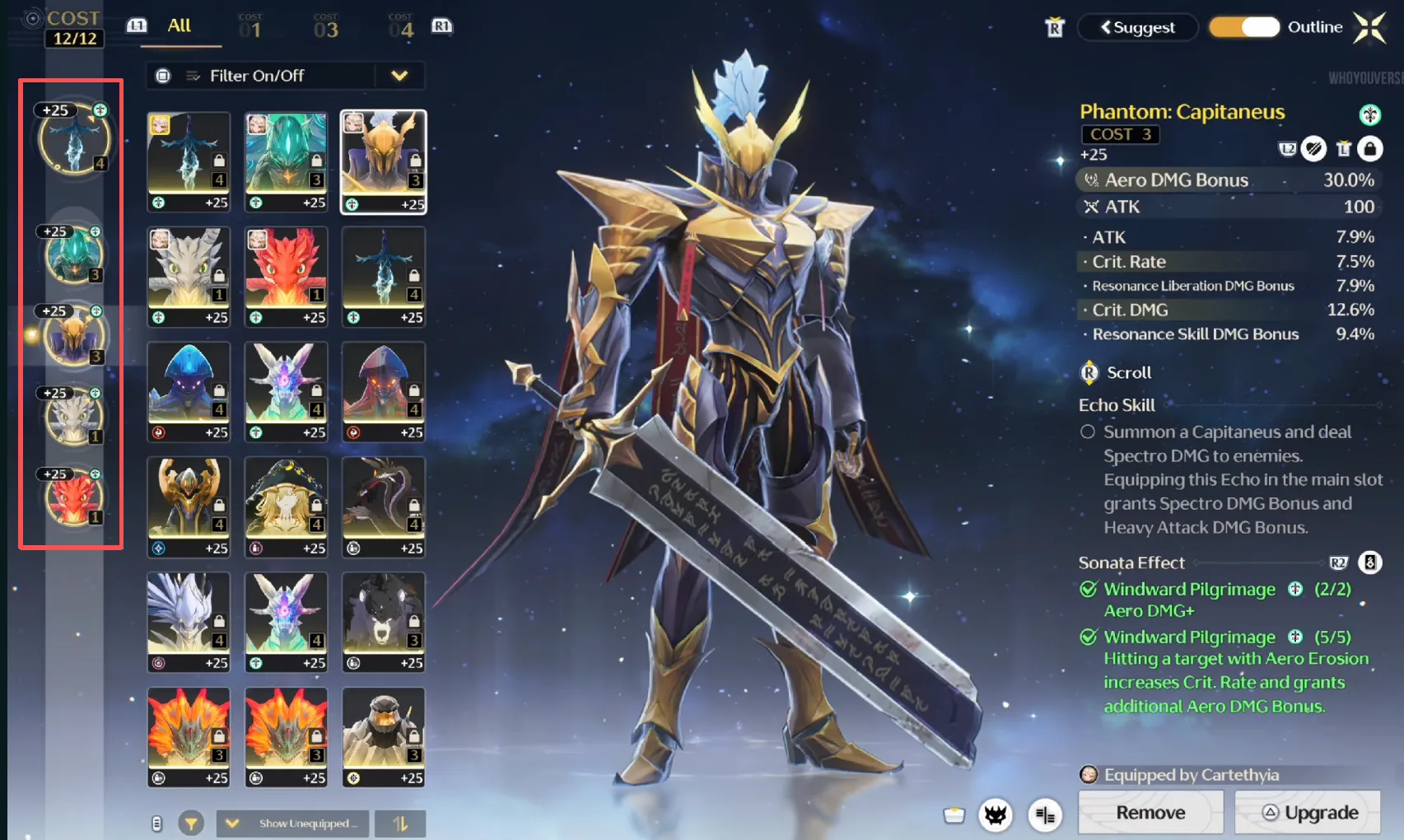
Task: Open the Upgrade echo screen
Action: 1308,813
